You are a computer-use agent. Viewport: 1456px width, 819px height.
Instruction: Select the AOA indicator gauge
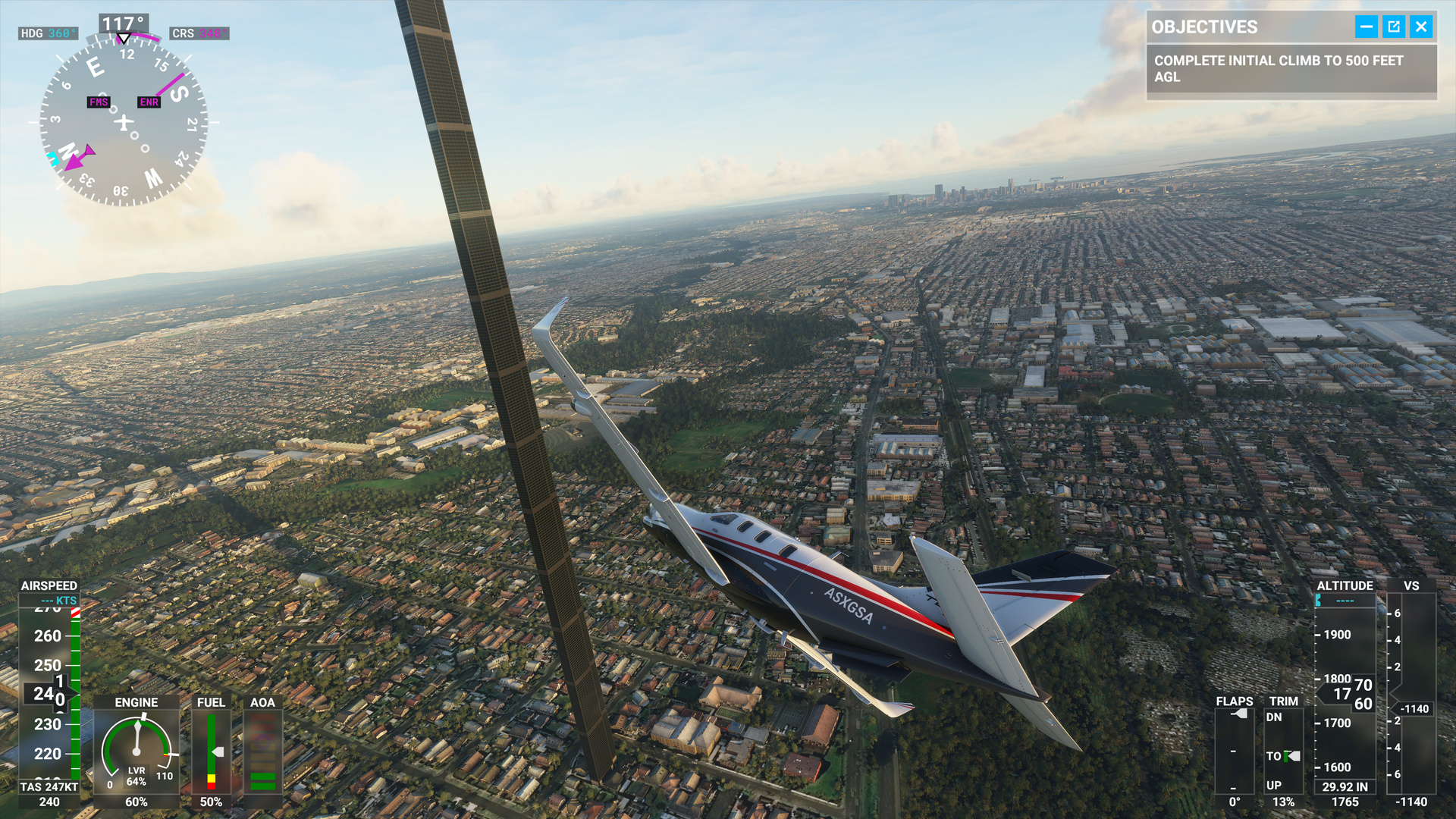(264, 751)
